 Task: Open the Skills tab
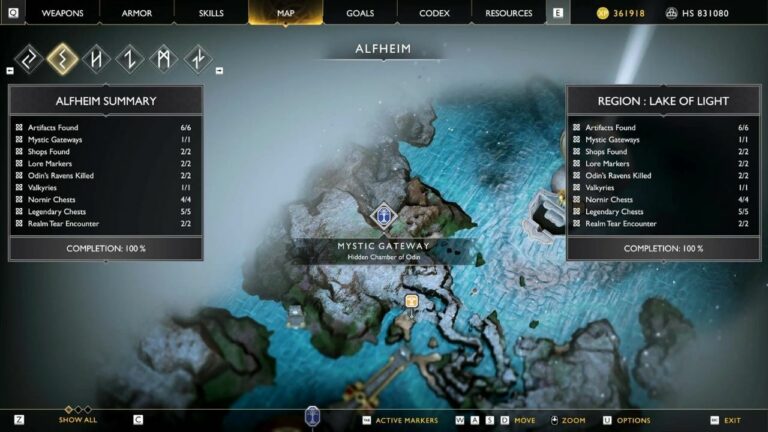click(x=211, y=13)
